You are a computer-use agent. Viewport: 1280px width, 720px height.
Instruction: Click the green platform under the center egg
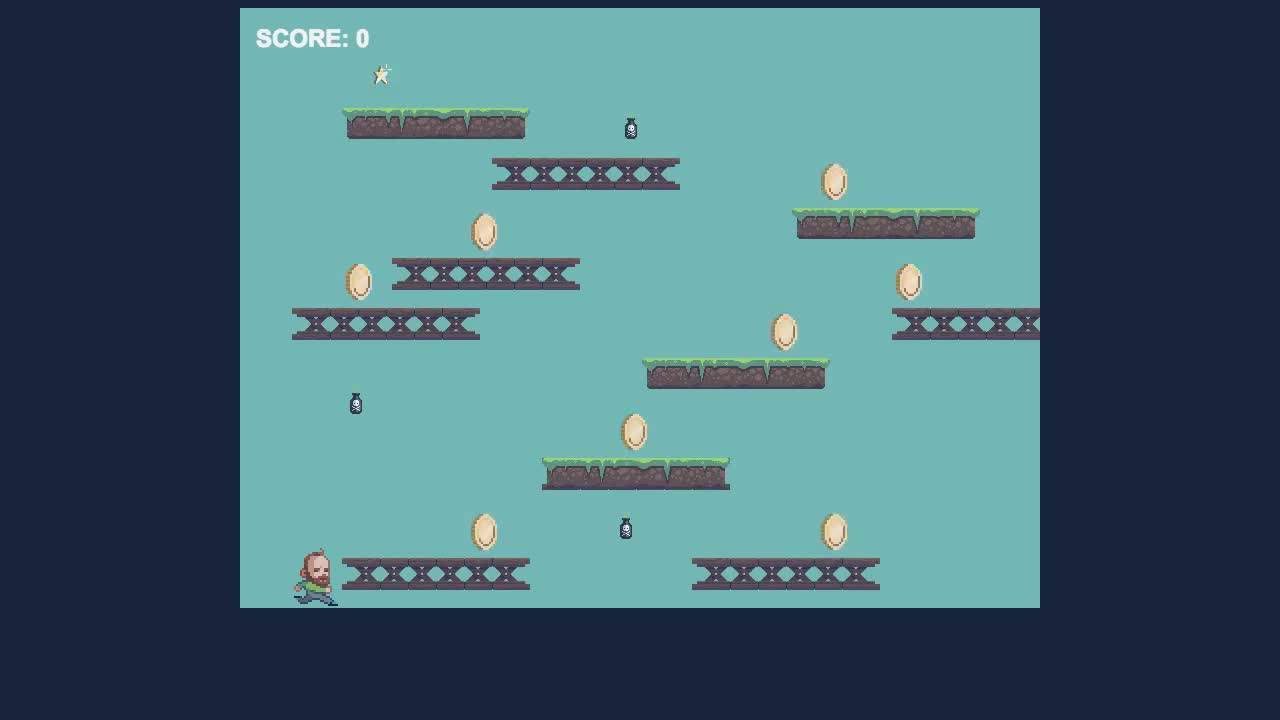[x=636, y=472]
